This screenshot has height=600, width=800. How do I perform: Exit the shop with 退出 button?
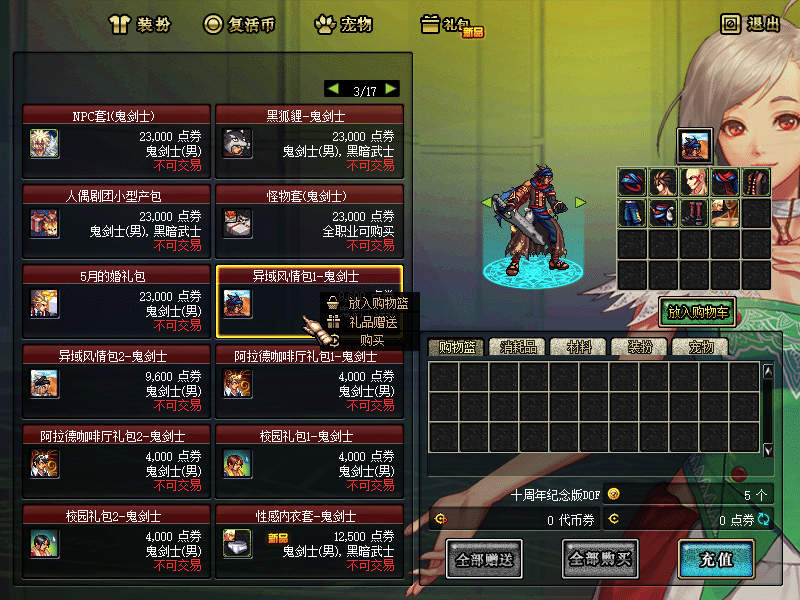(x=751, y=24)
